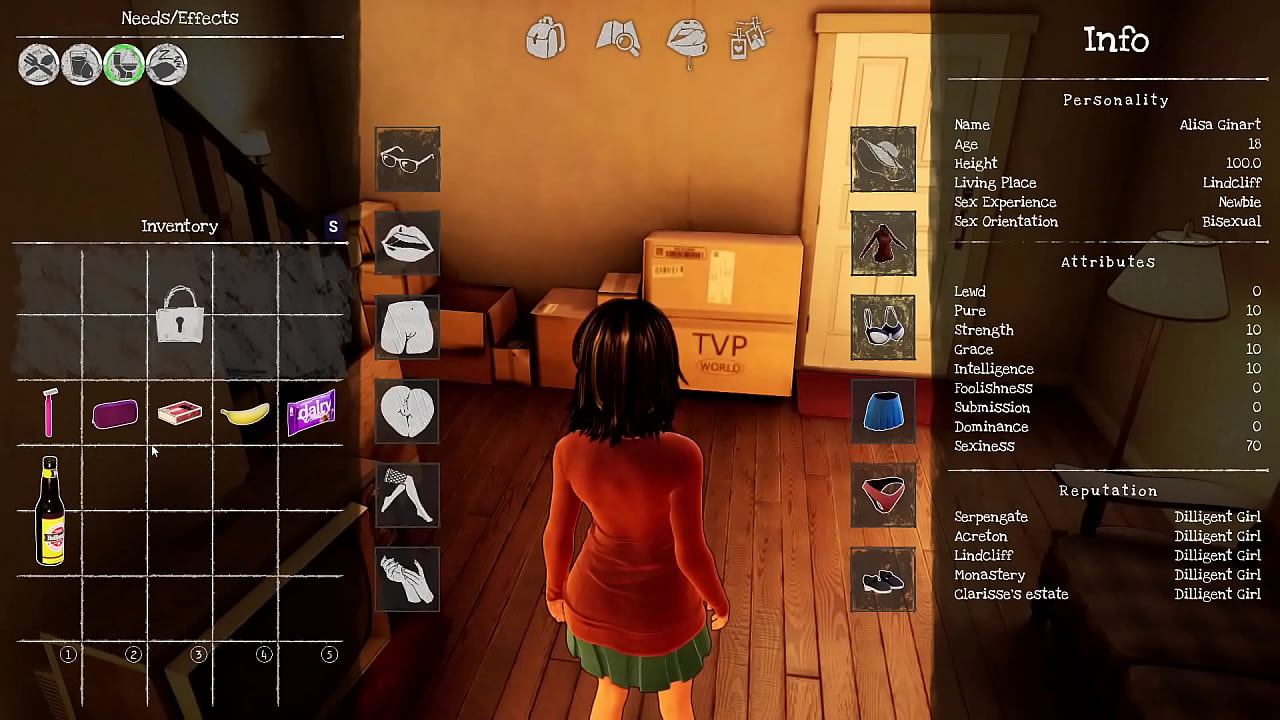The height and width of the screenshot is (720, 1280).
Task: Click the toilet need icon
Action: pyautogui.click(x=124, y=65)
